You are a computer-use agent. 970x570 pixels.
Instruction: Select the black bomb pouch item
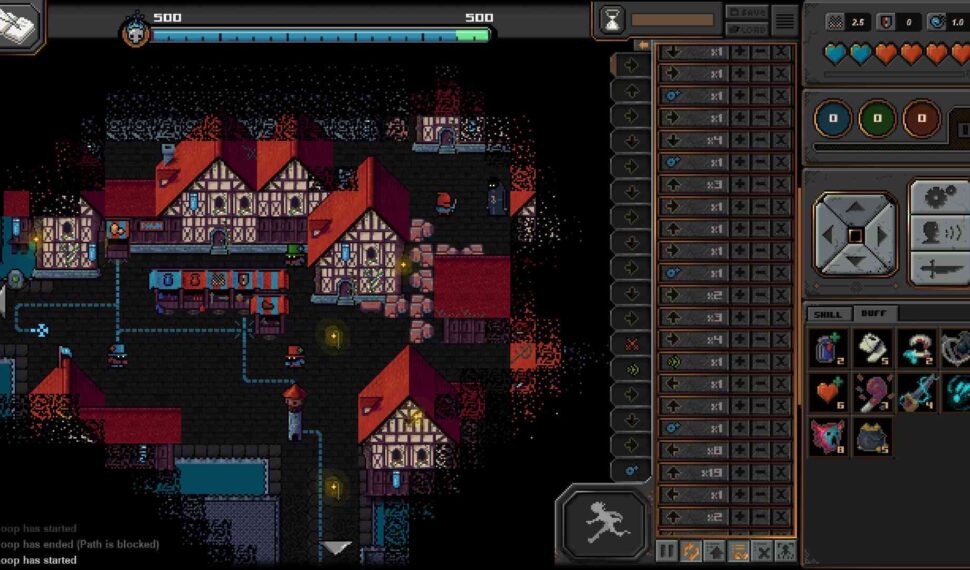[x=873, y=437]
